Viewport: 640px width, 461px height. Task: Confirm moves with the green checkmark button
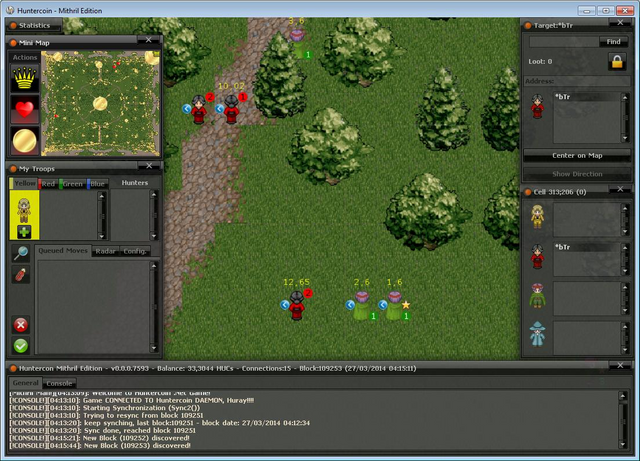(x=20, y=346)
